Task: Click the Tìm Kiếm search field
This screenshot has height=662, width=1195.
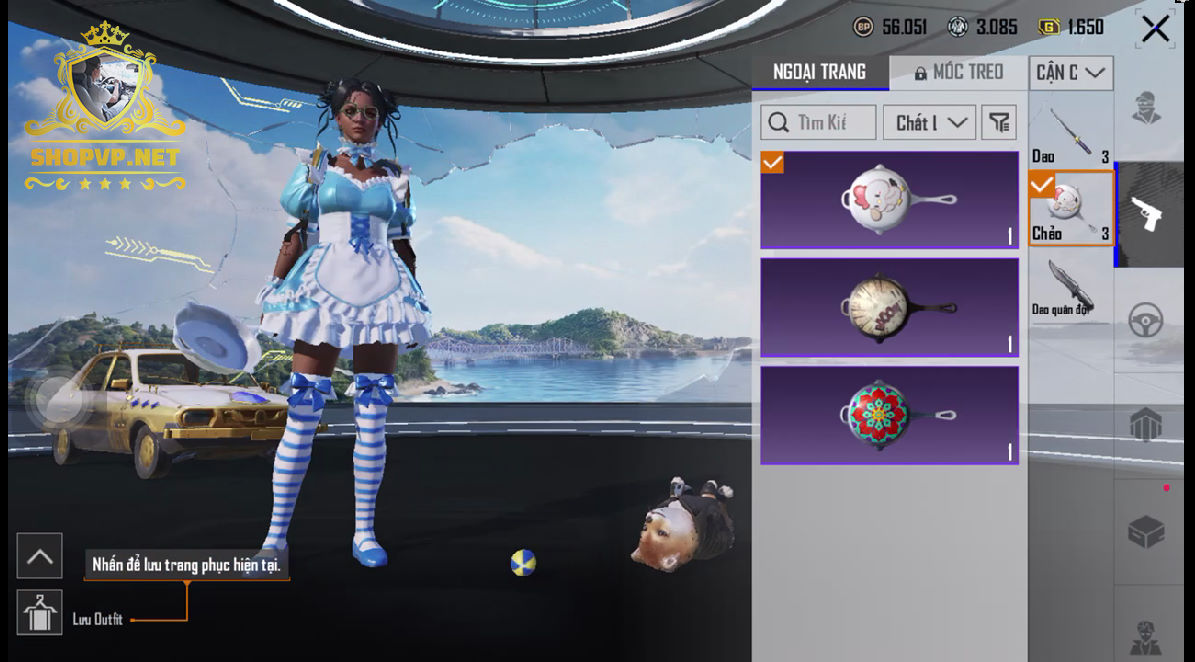Action: 818,123
